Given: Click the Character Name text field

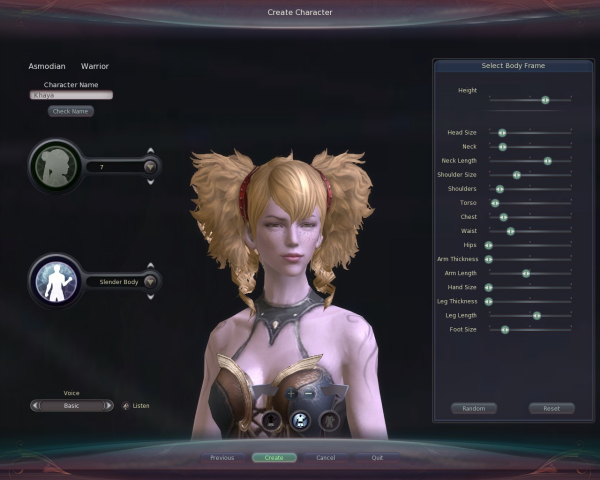Looking at the screenshot, I should point(71,95).
